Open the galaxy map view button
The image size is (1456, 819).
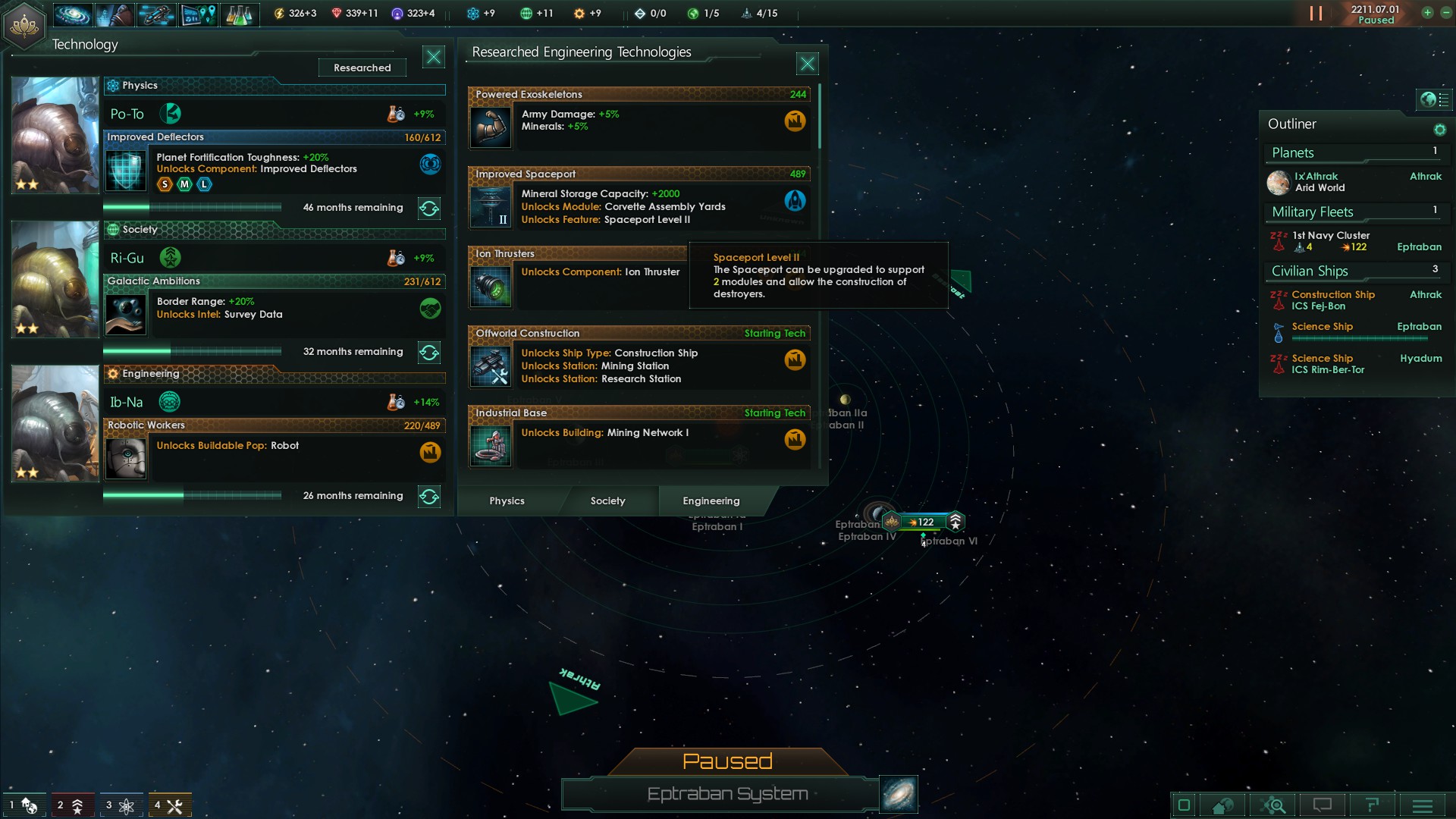pyautogui.click(x=899, y=794)
